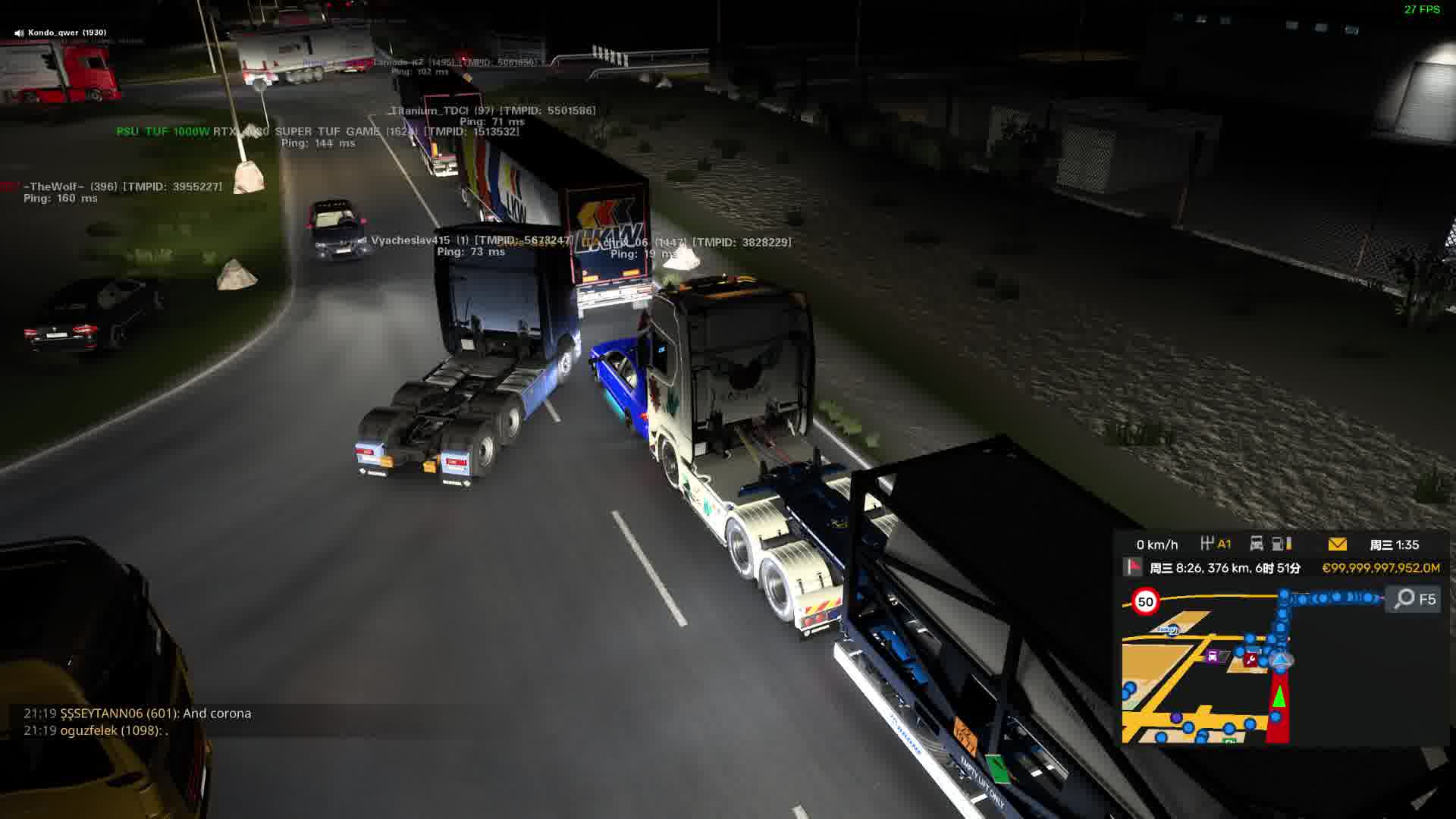The image size is (1456, 819).
Task: Click the chat message from oguzfelek
Action: click(x=96, y=730)
